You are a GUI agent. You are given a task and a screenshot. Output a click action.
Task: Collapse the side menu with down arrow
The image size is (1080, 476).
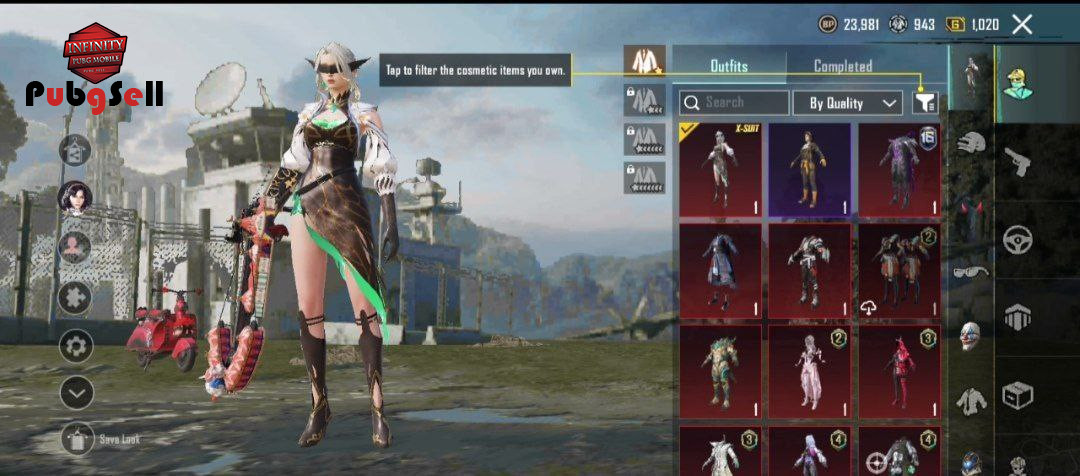coord(76,393)
